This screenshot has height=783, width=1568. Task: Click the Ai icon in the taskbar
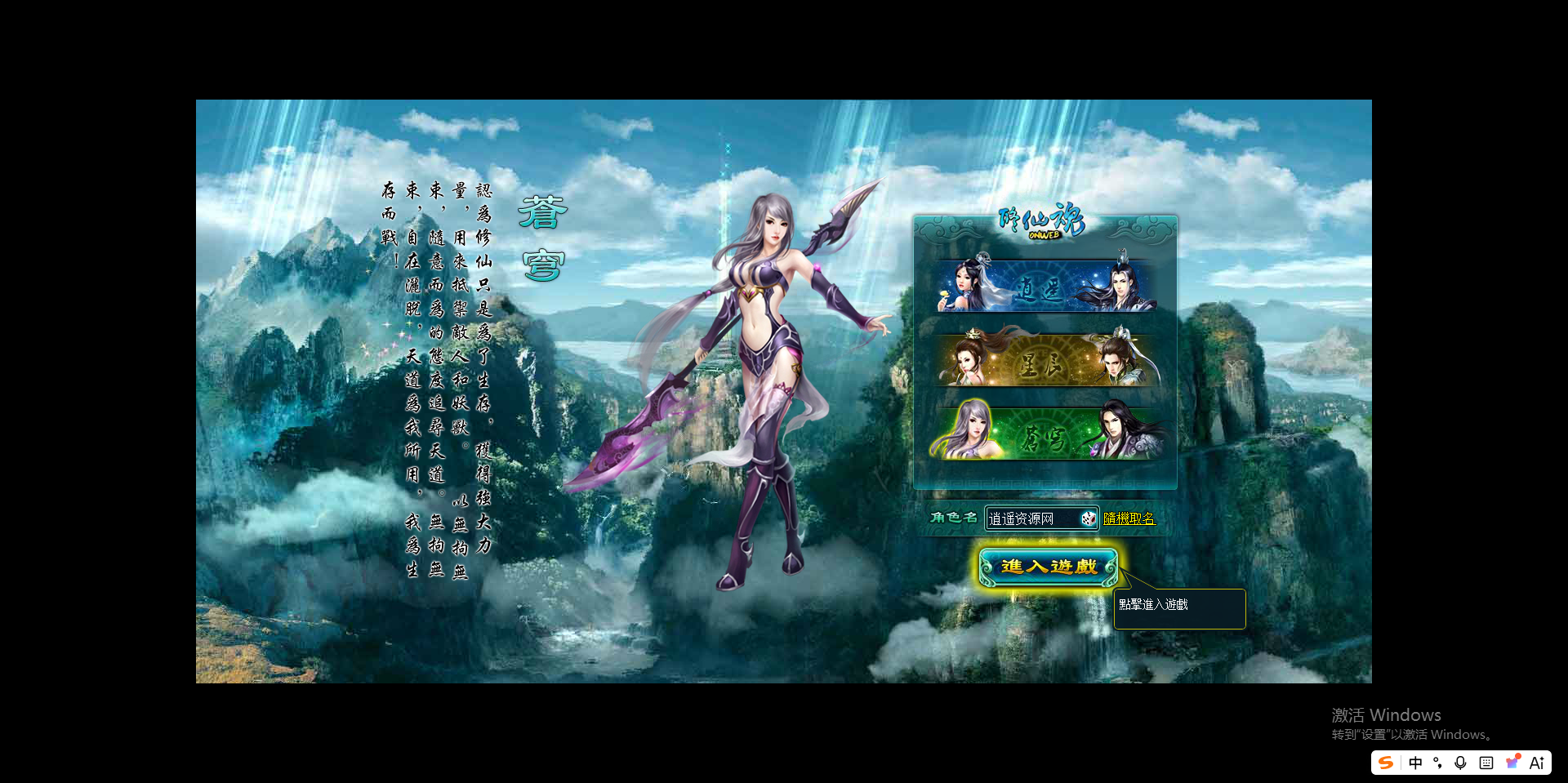(1538, 763)
